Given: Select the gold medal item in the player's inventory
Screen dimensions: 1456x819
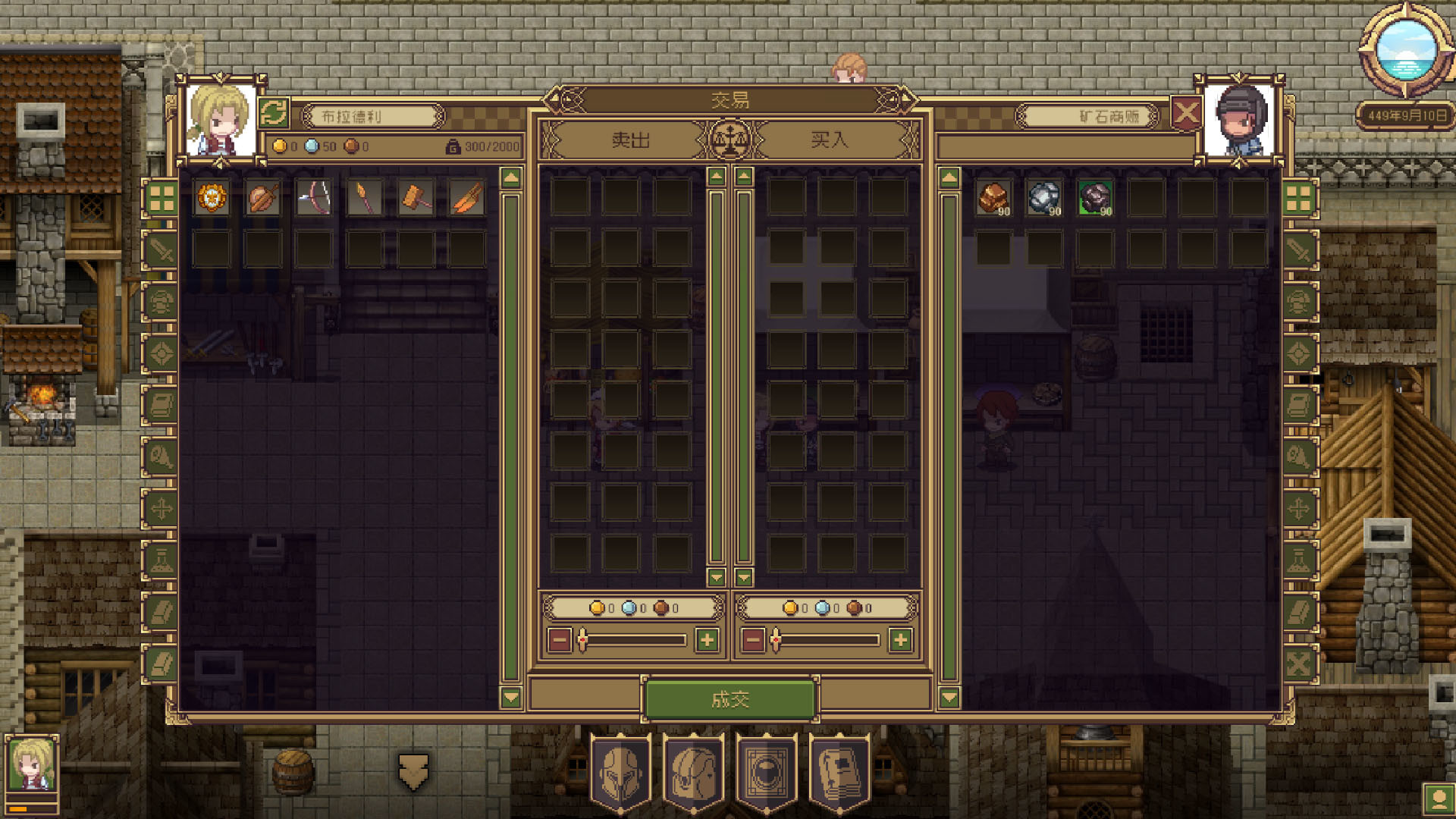Looking at the screenshot, I should 212,198.
